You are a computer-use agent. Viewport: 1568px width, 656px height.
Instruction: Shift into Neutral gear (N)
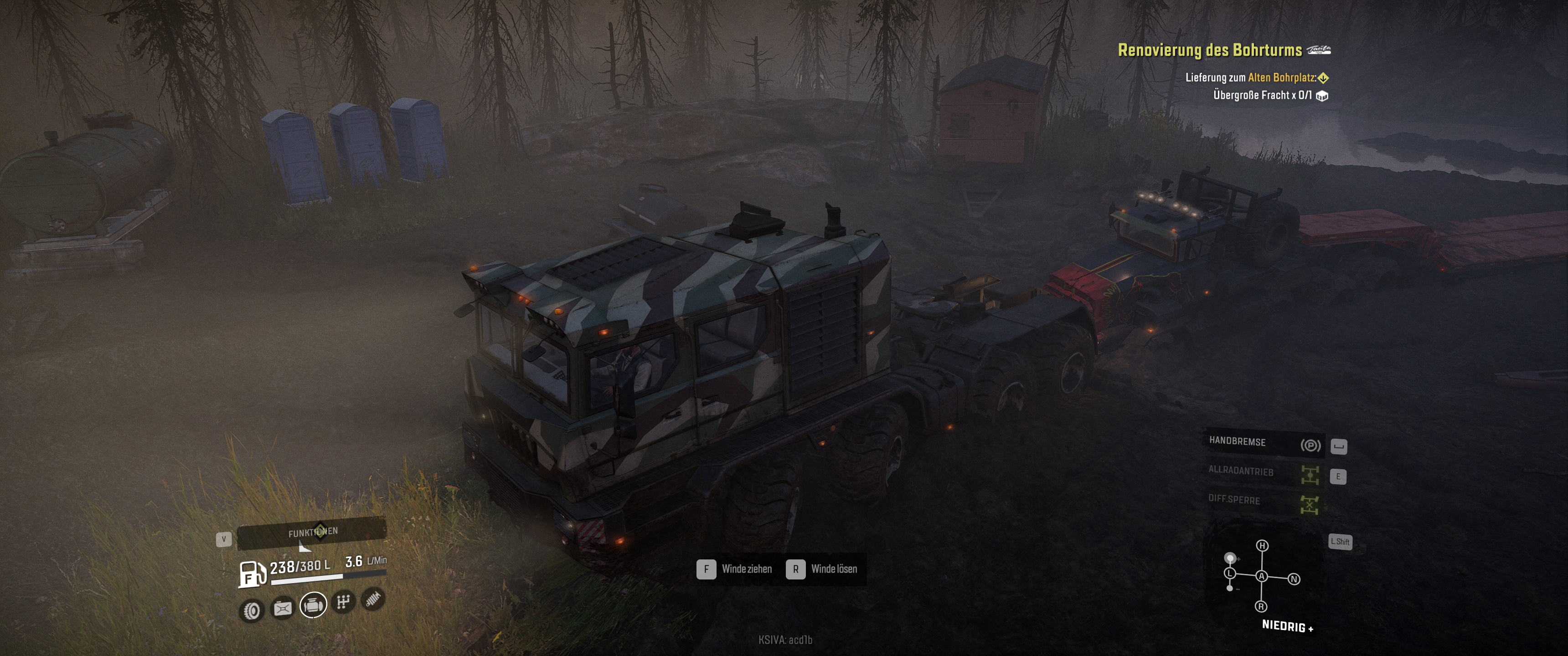pos(1294,579)
